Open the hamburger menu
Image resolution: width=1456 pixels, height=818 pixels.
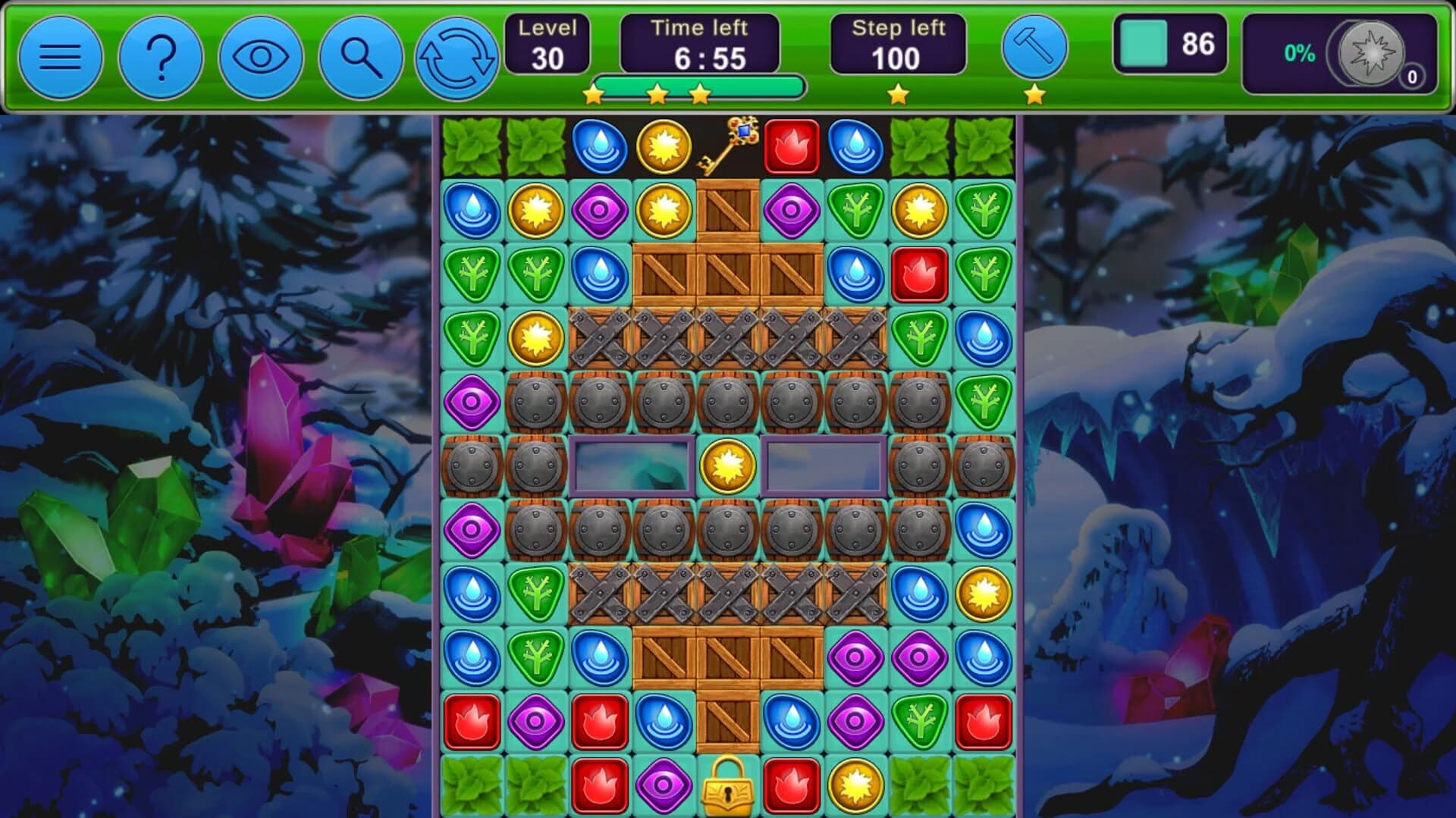(61, 57)
